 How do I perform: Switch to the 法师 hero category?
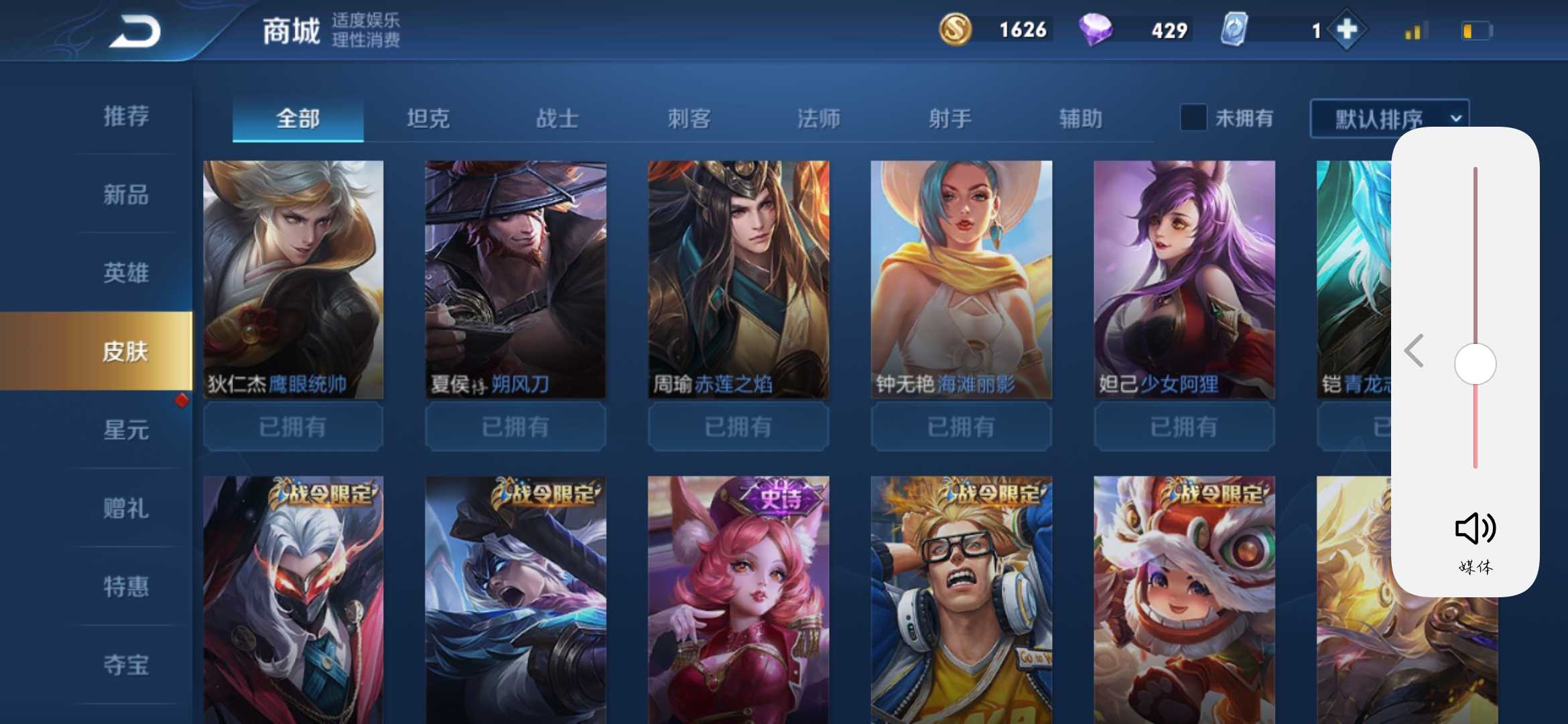pyautogui.click(x=819, y=117)
